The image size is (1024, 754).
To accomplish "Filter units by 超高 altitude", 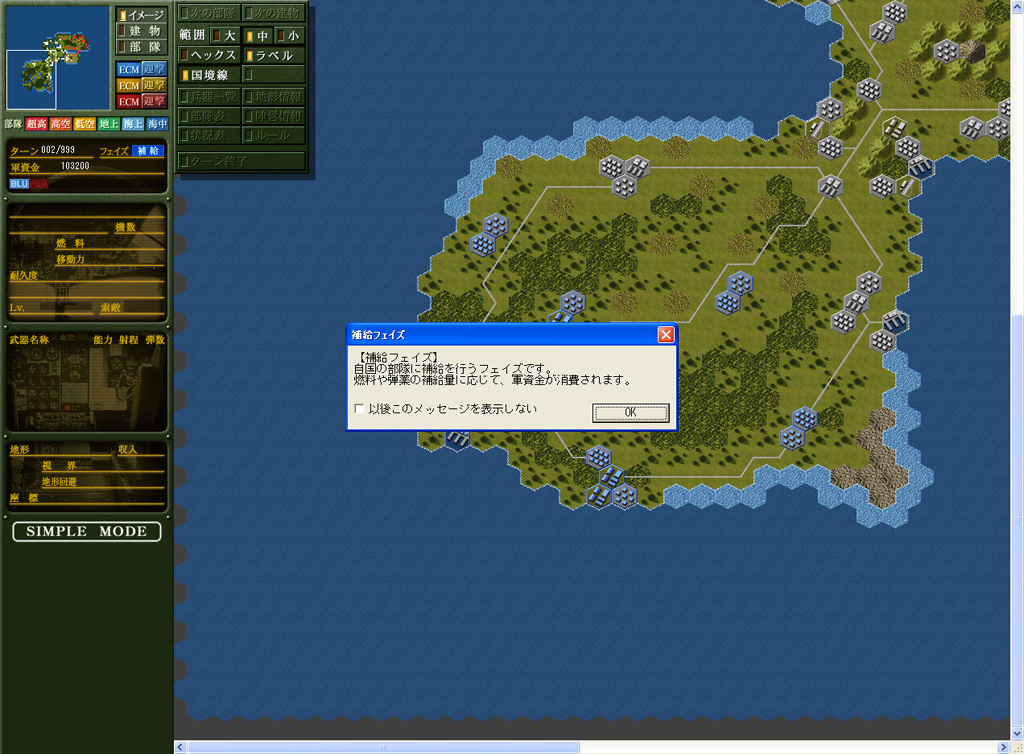I will click(x=37, y=124).
